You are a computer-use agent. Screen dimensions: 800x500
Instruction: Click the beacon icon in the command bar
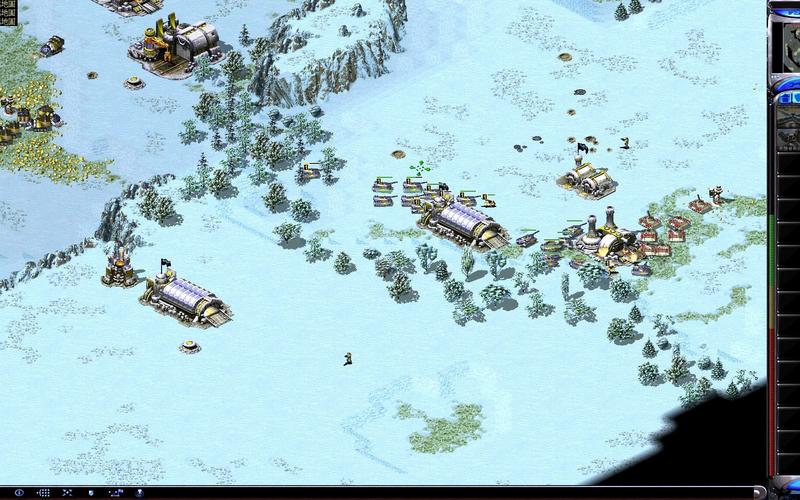139,492
